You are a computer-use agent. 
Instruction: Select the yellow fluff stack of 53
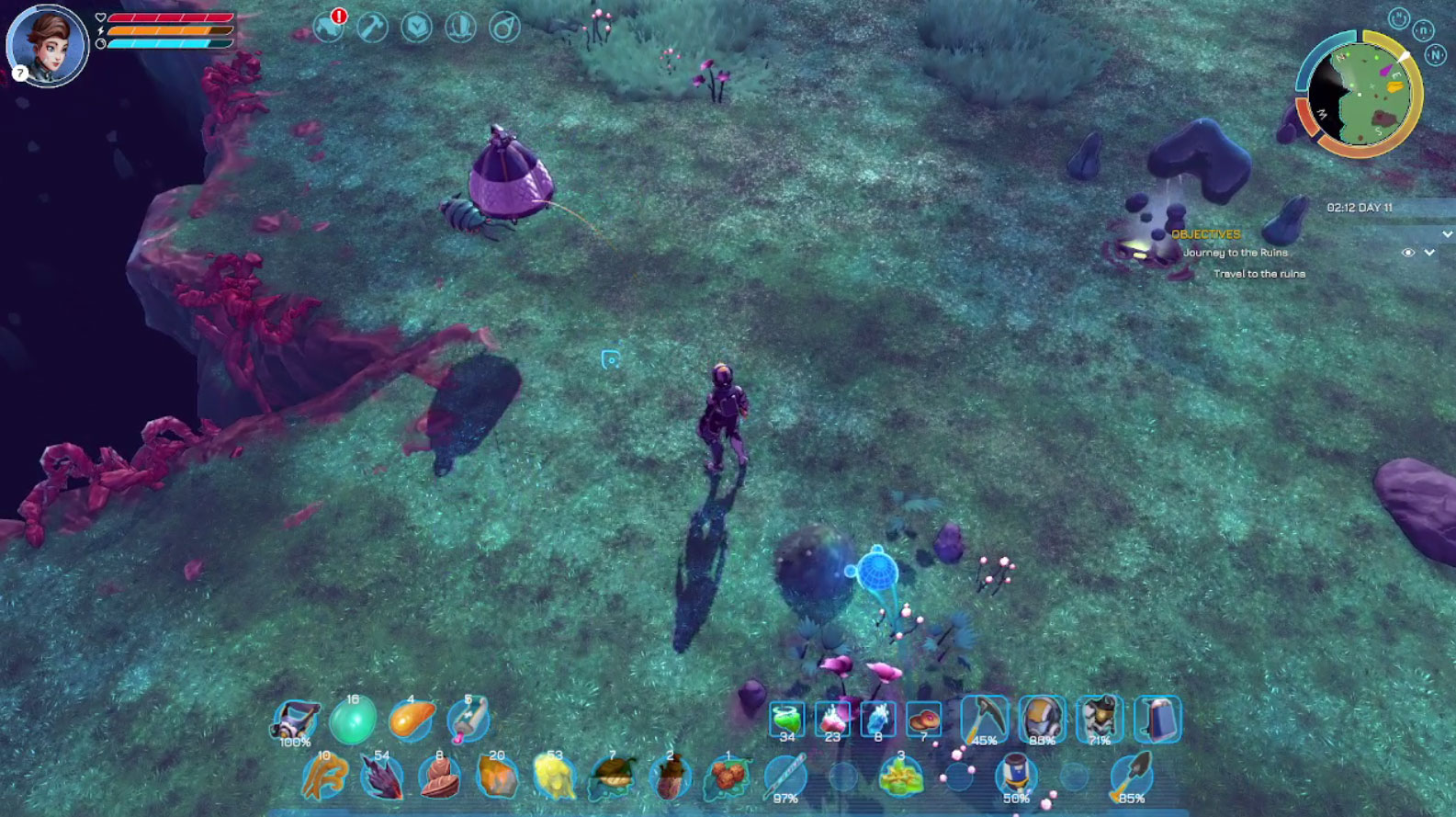tap(554, 777)
